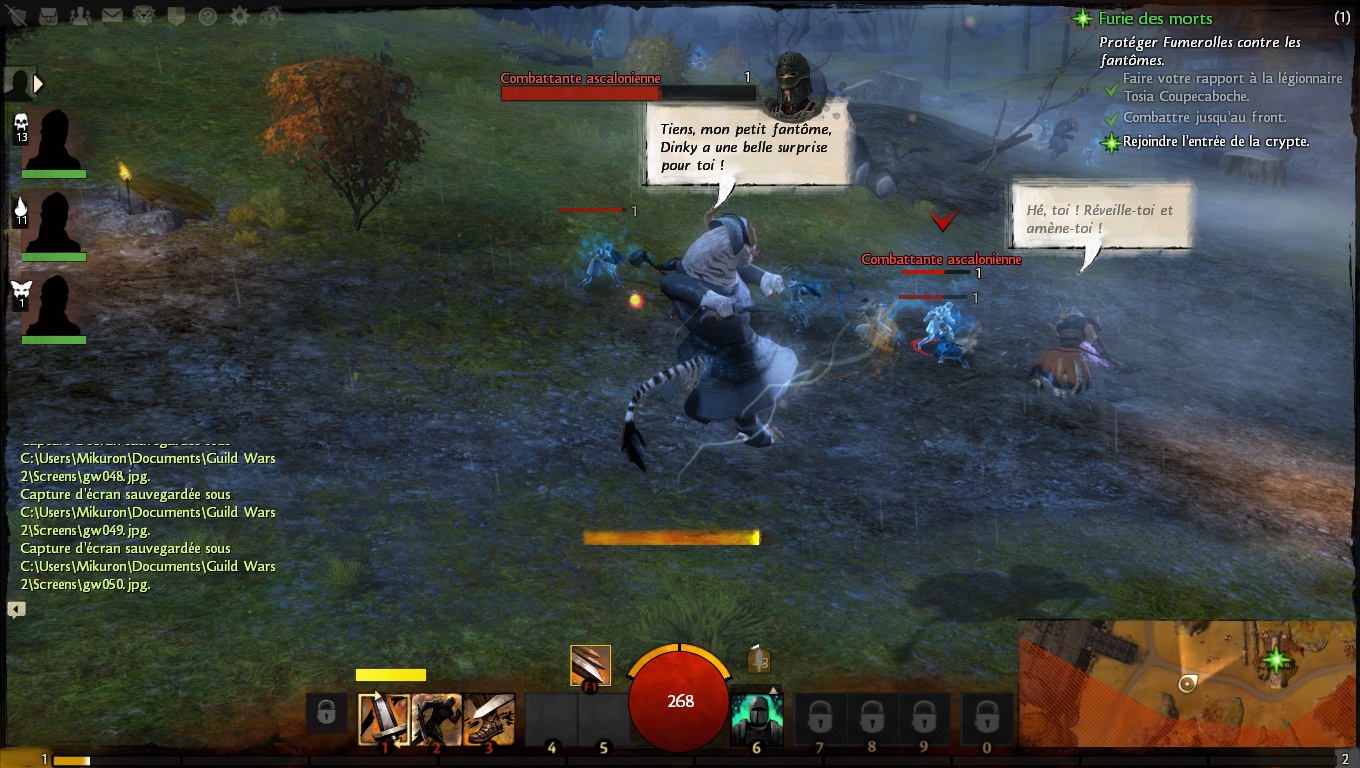Select the party member with flame level 11
This screenshot has width=1360, height=768.
click(x=54, y=224)
